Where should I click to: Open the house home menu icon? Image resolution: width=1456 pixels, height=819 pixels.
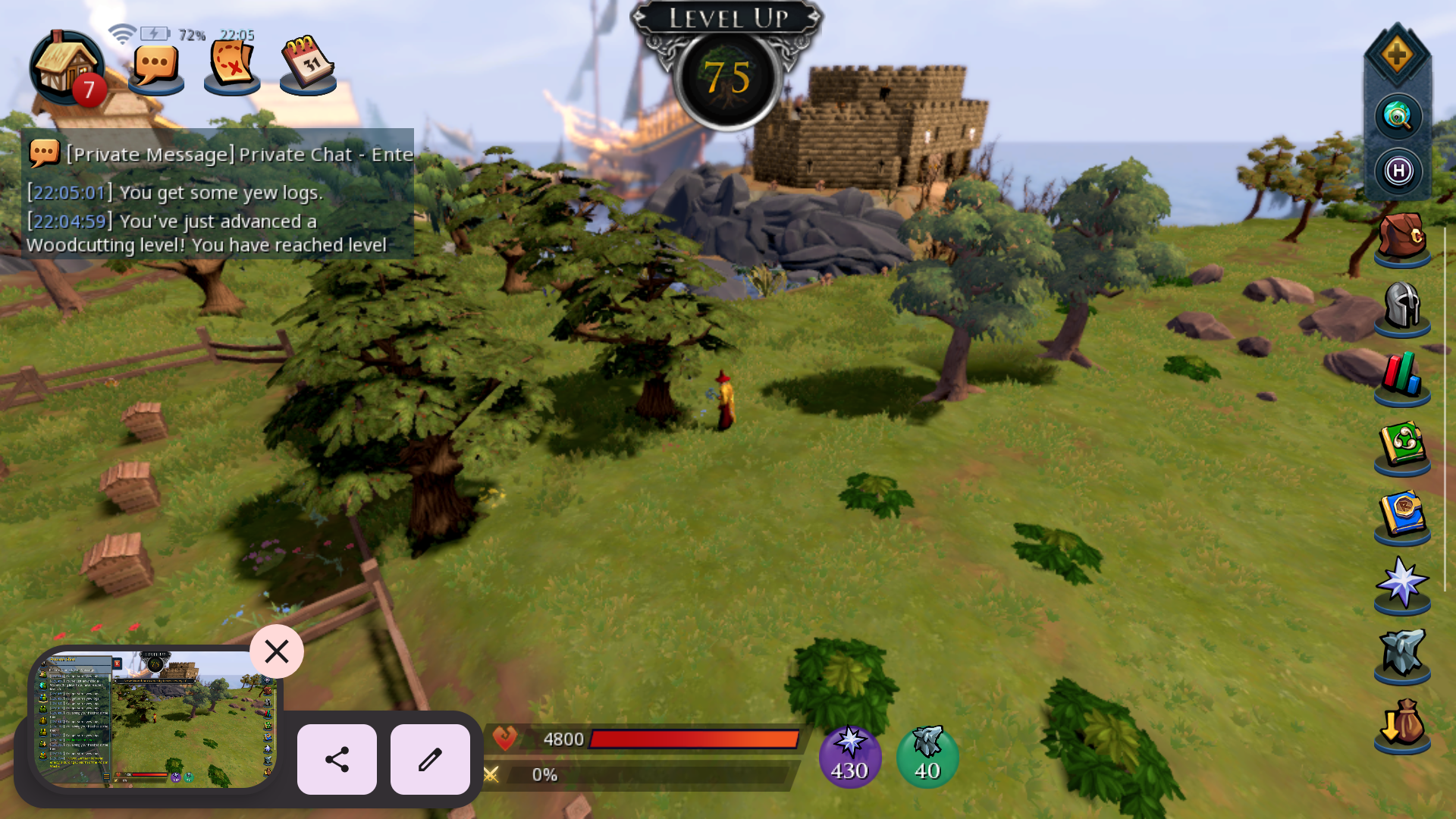pos(67,67)
